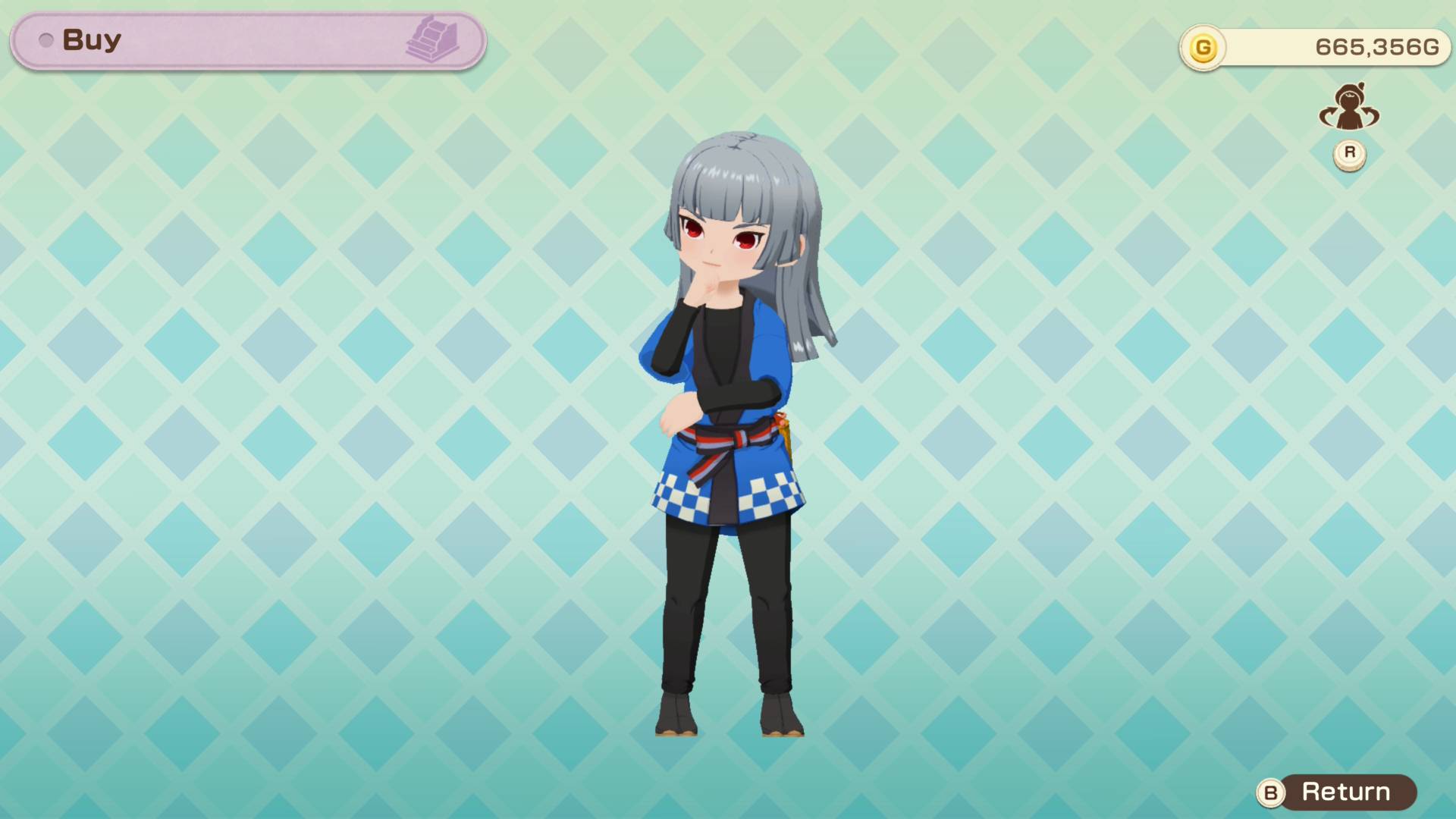
Task: Click the rotate character icon below the gold counter
Action: (1350, 108)
